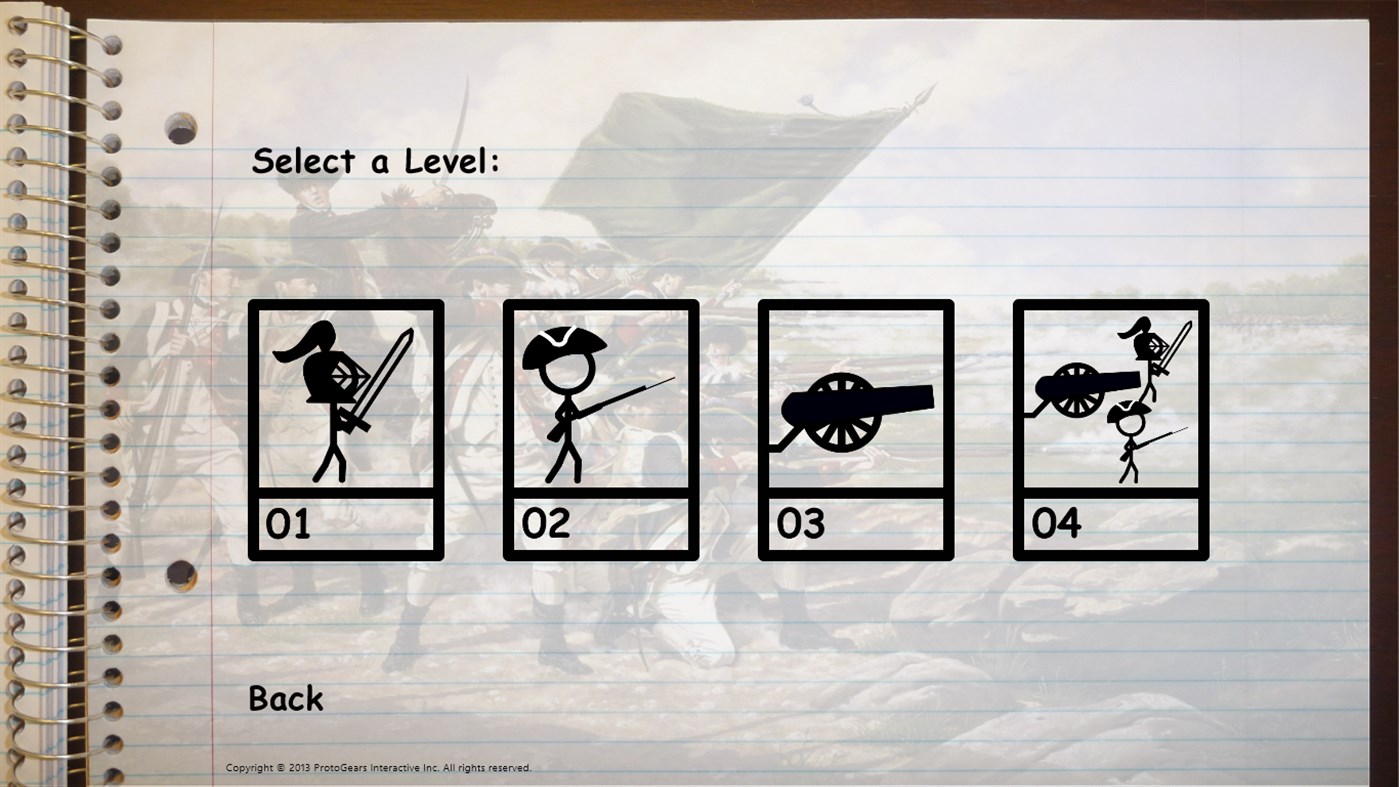Start Level 02
Screen dimensions: 1399x787
click(x=600, y=428)
